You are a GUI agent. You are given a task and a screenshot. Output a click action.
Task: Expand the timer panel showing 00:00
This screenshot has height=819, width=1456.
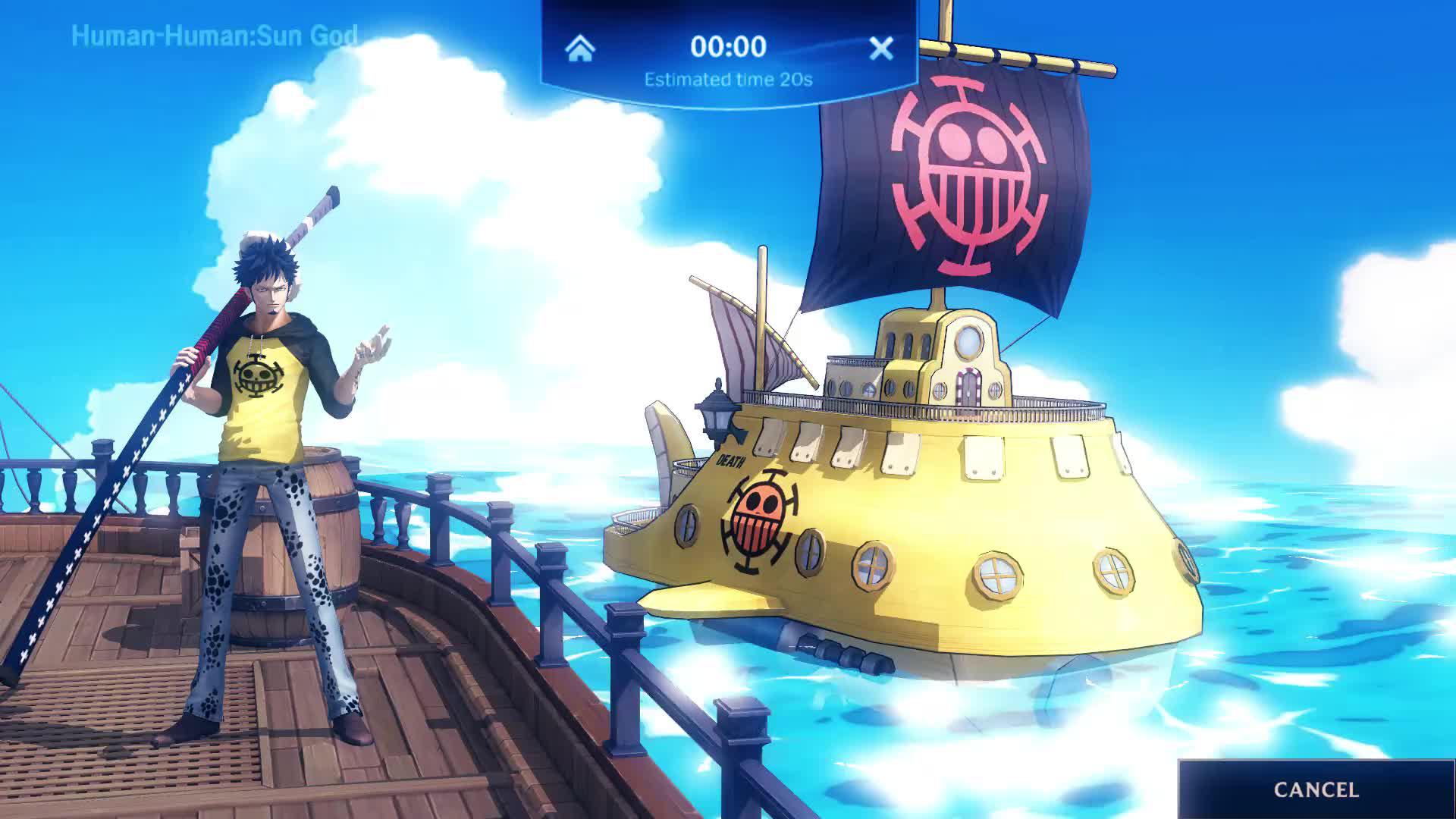(x=728, y=47)
